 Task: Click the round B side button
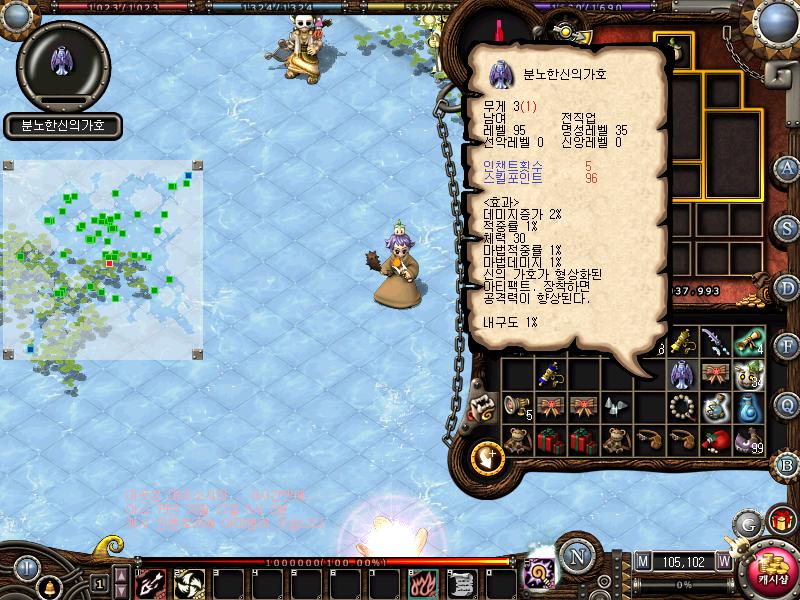[788, 464]
